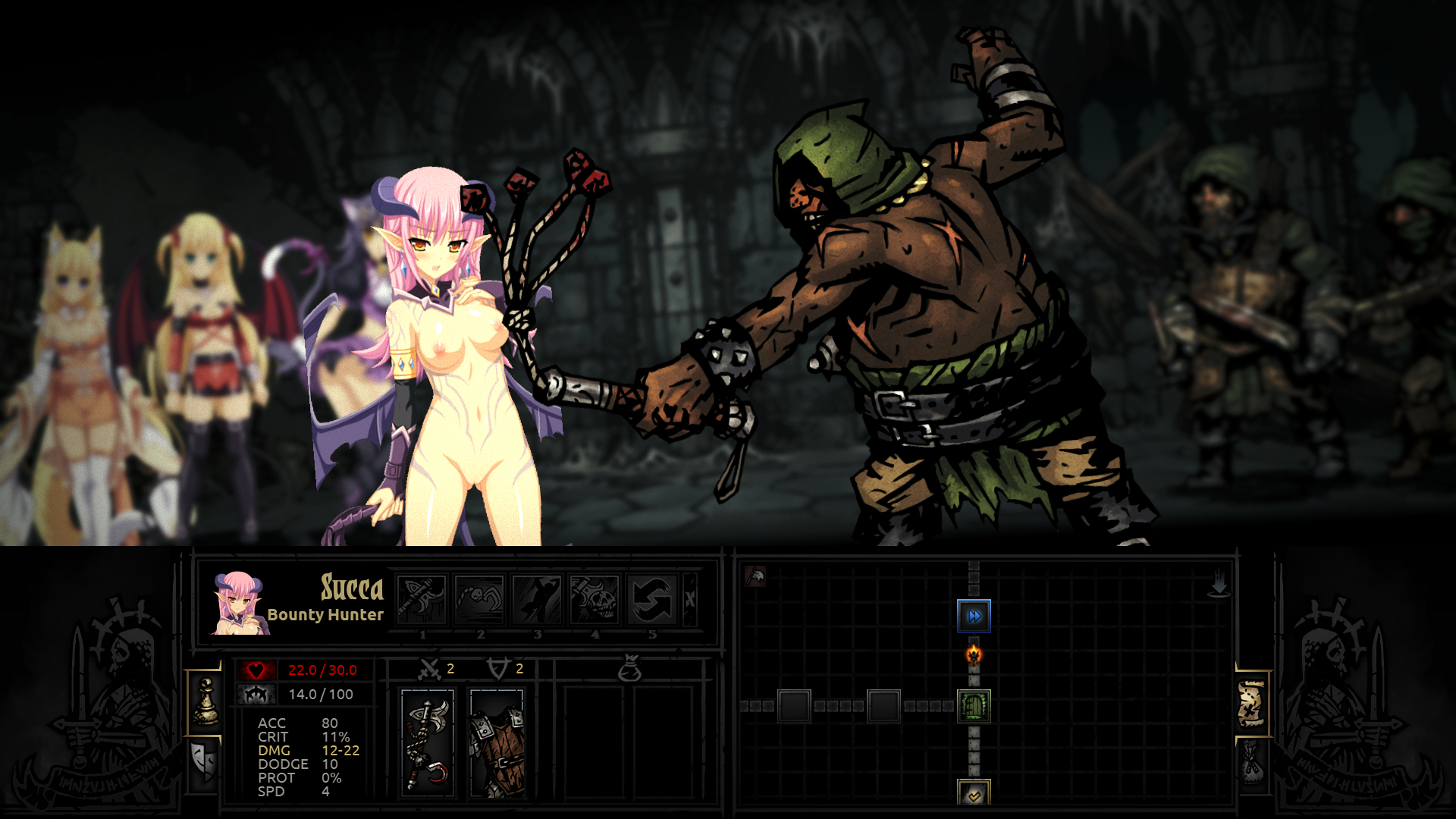Screen dimensions: 1456x819
Task: Show the map scroll tab
Action: (1251, 703)
